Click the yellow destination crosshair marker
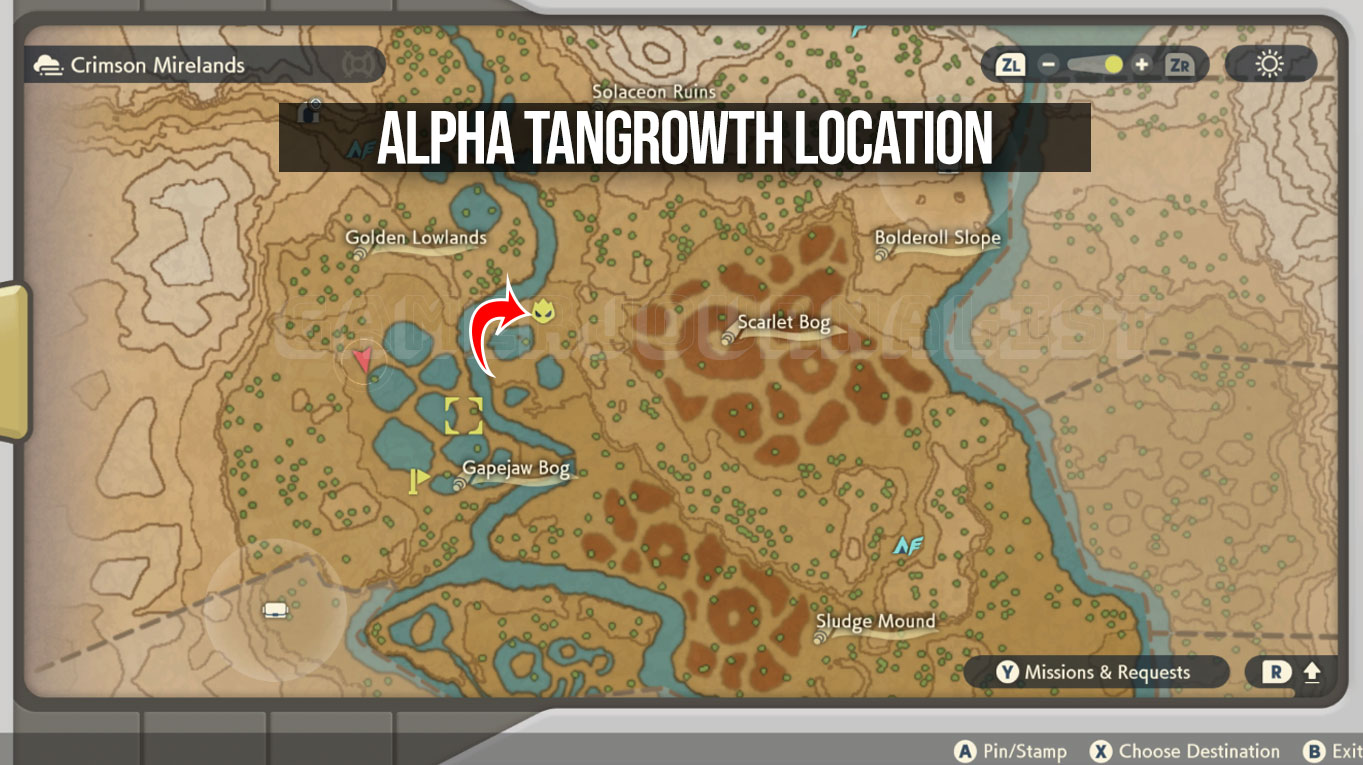The image size is (1363, 765). click(462, 416)
